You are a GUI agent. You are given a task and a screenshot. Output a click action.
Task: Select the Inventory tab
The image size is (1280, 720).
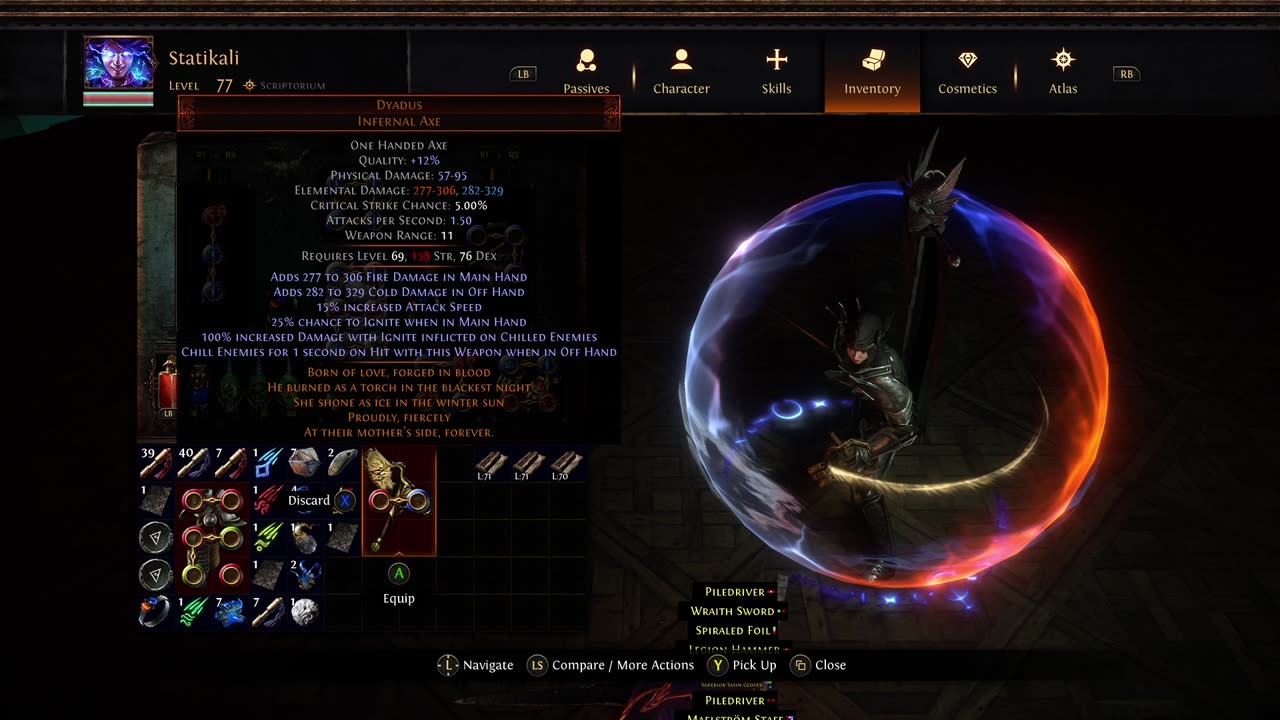pyautogui.click(x=872, y=72)
